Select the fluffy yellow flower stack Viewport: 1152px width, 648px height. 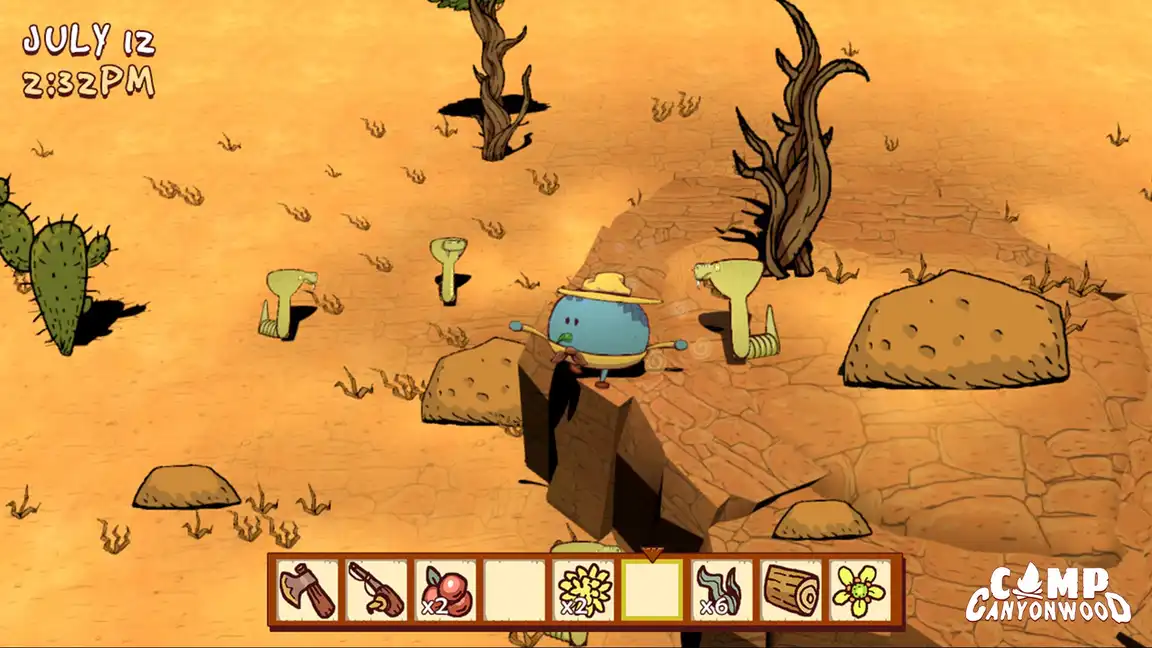[583, 590]
